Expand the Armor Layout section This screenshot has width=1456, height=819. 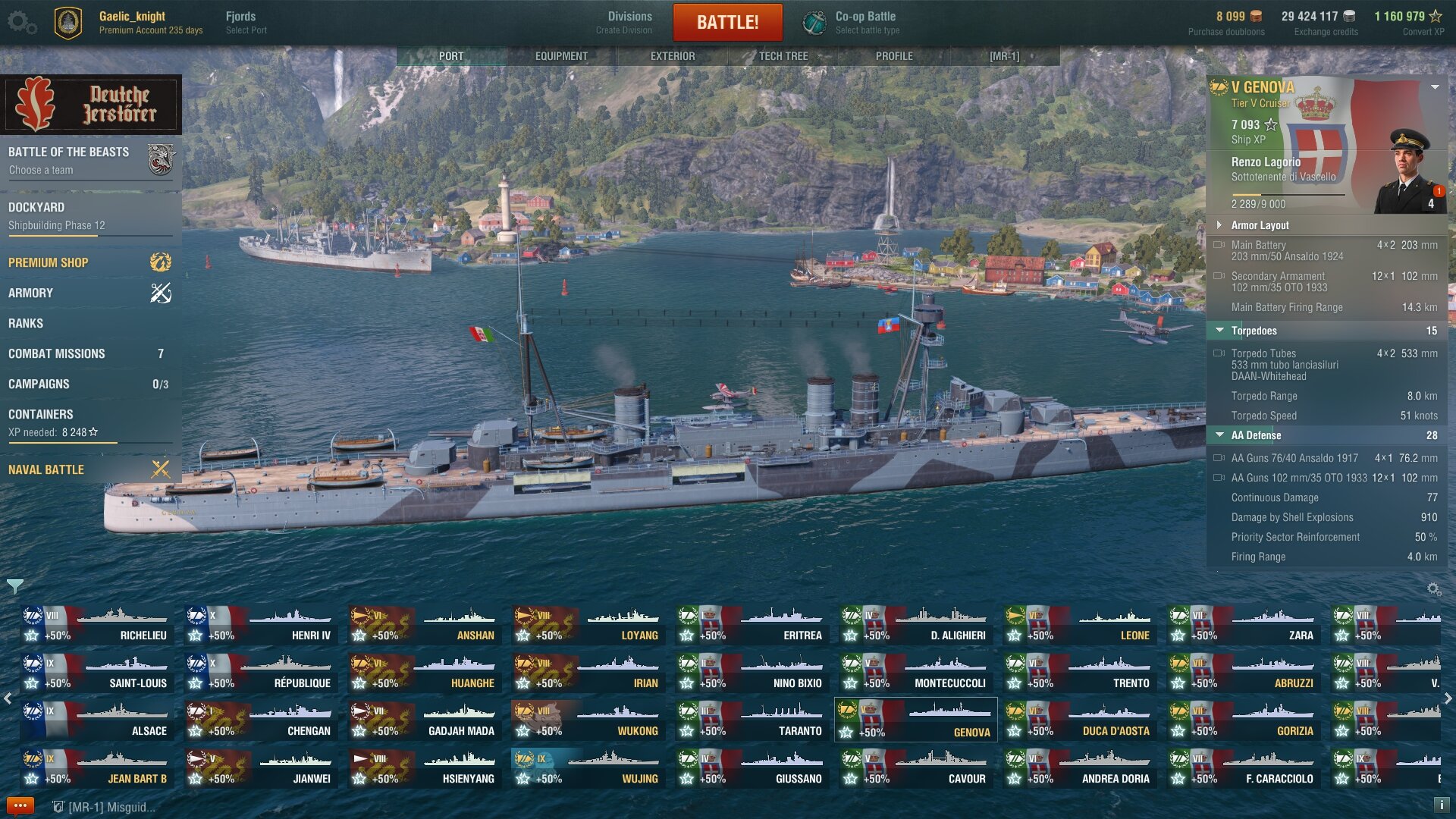coord(1260,225)
